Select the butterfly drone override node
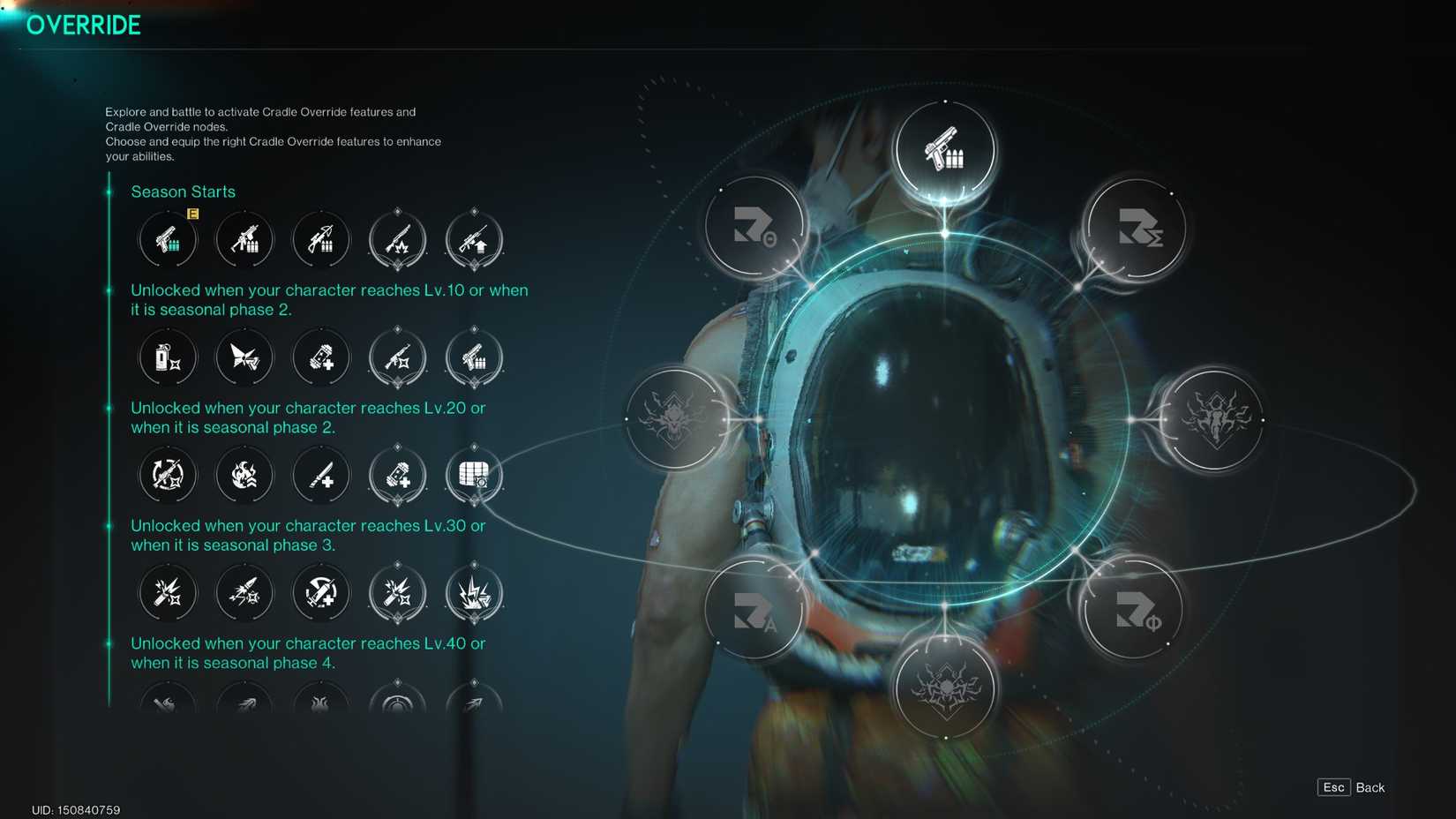 point(244,357)
